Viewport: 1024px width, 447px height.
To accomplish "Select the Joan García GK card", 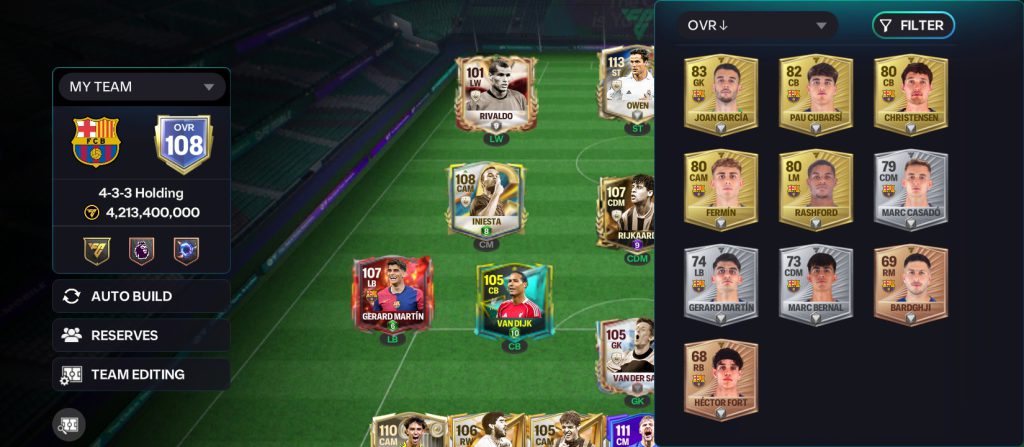I will (x=721, y=93).
